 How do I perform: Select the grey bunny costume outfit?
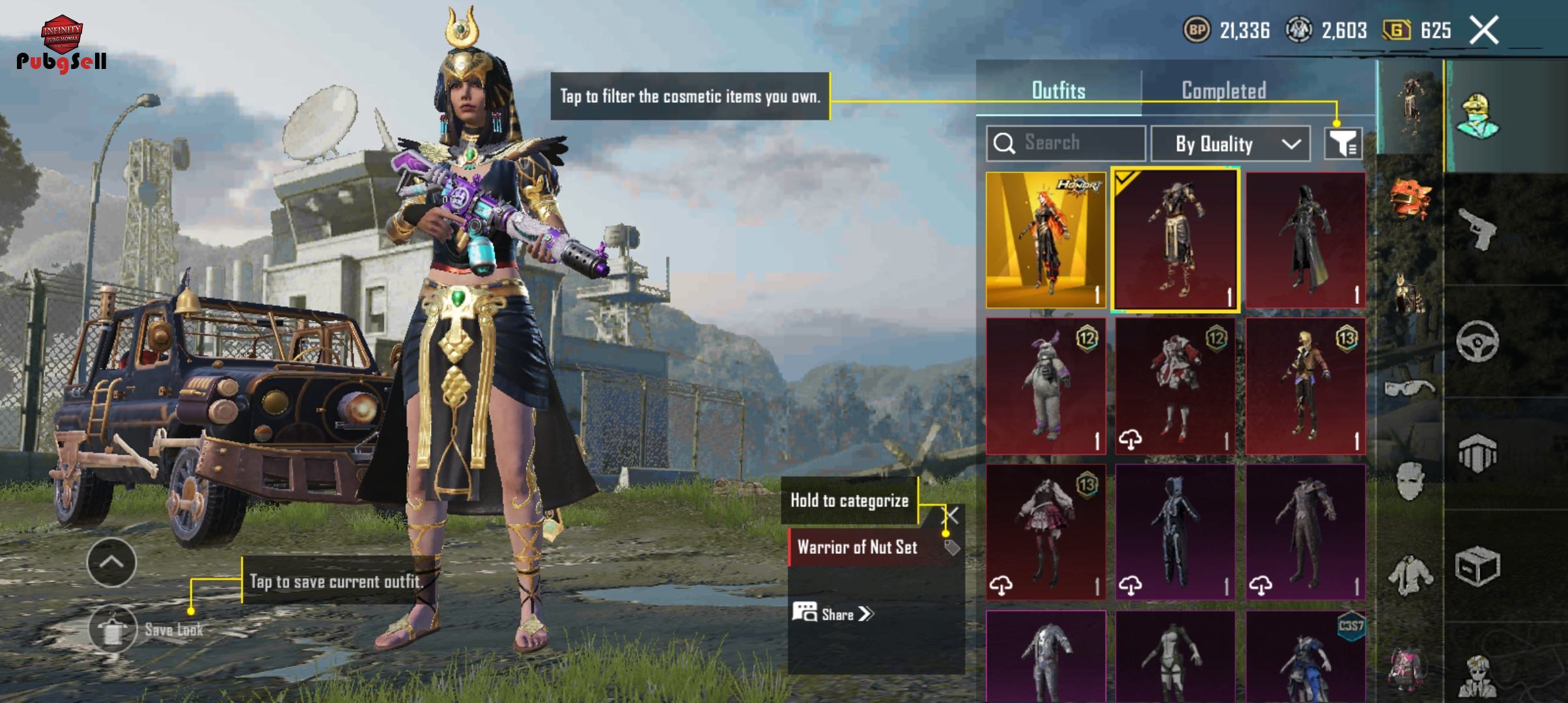[1046, 386]
